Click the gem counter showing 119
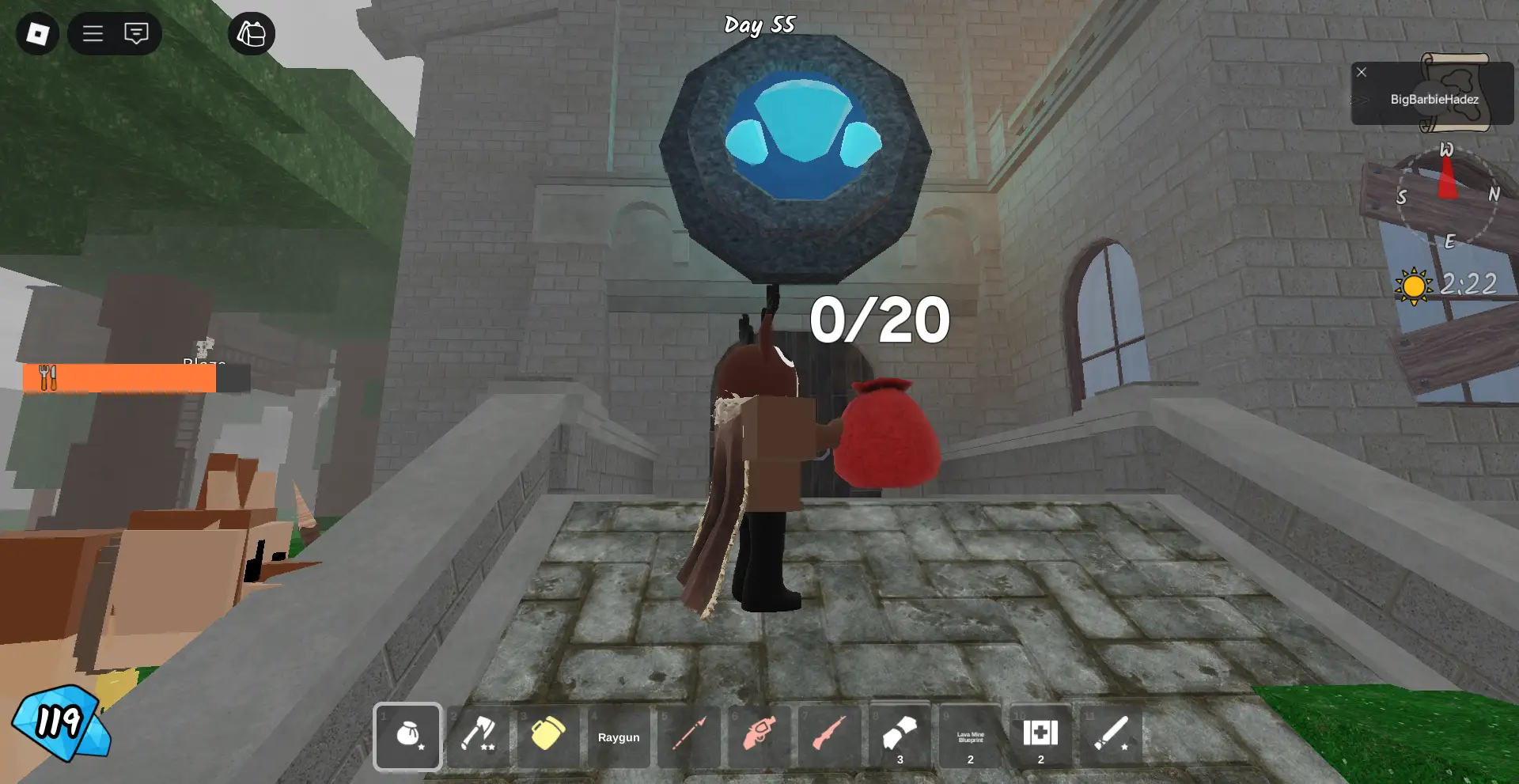The height and width of the screenshot is (784, 1519). [x=59, y=723]
